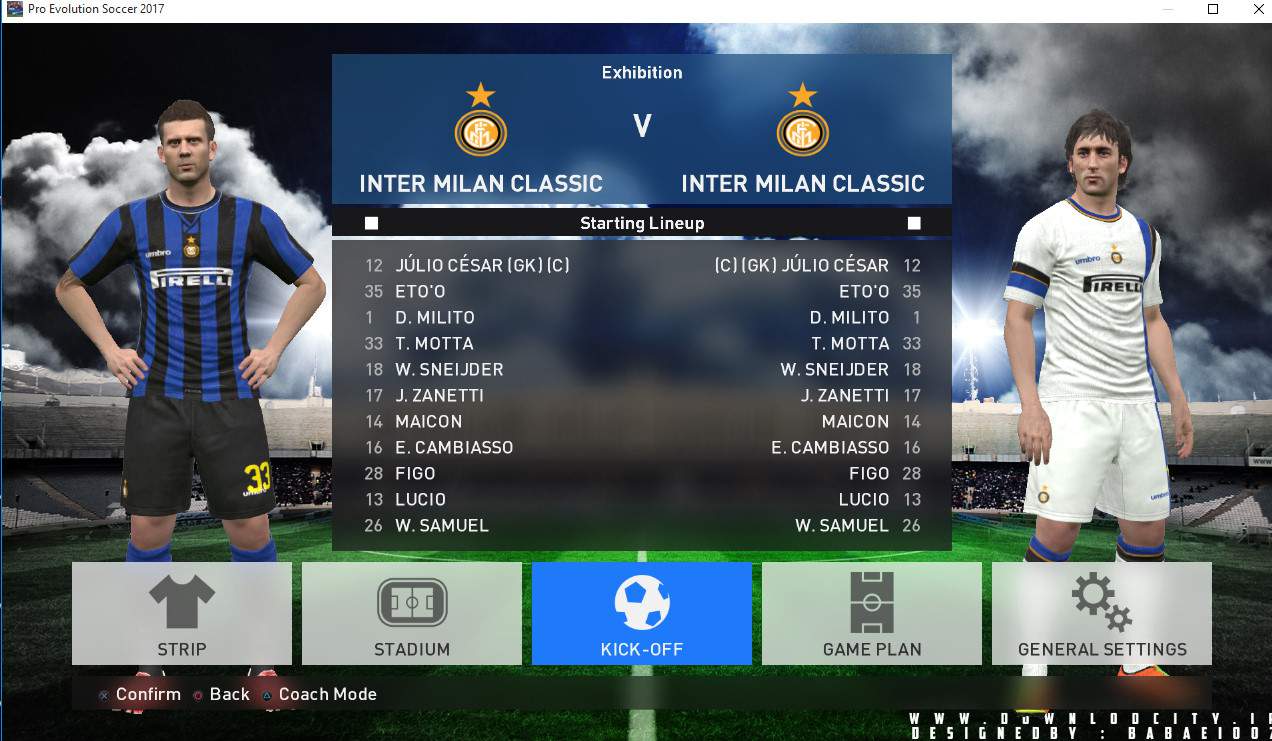Start the match with Kick-Off
Viewport: 1272px width, 741px height.
click(641, 613)
